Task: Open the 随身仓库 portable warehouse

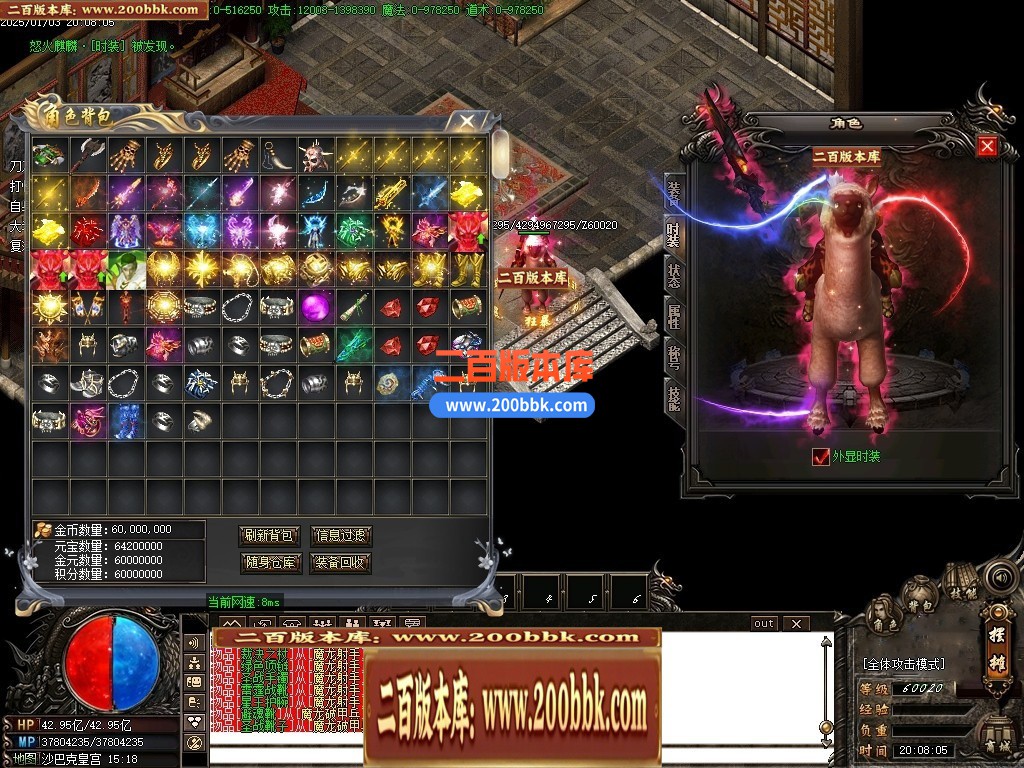Action: pos(270,563)
